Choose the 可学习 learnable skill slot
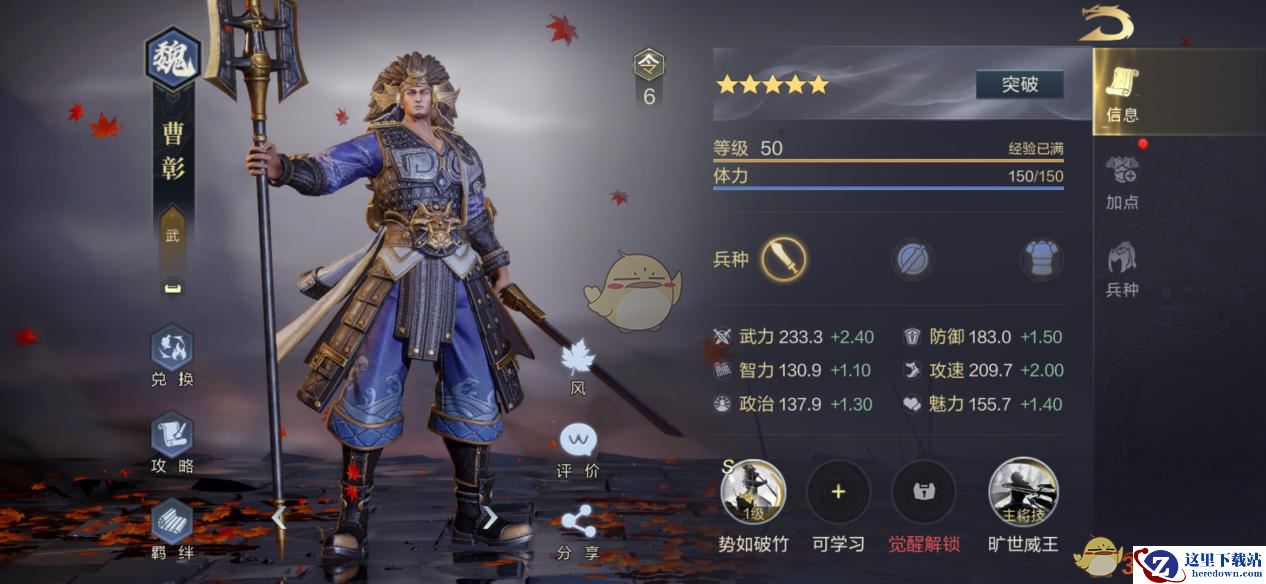Image resolution: width=1266 pixels, height=584 pixels. coord(838,492)
